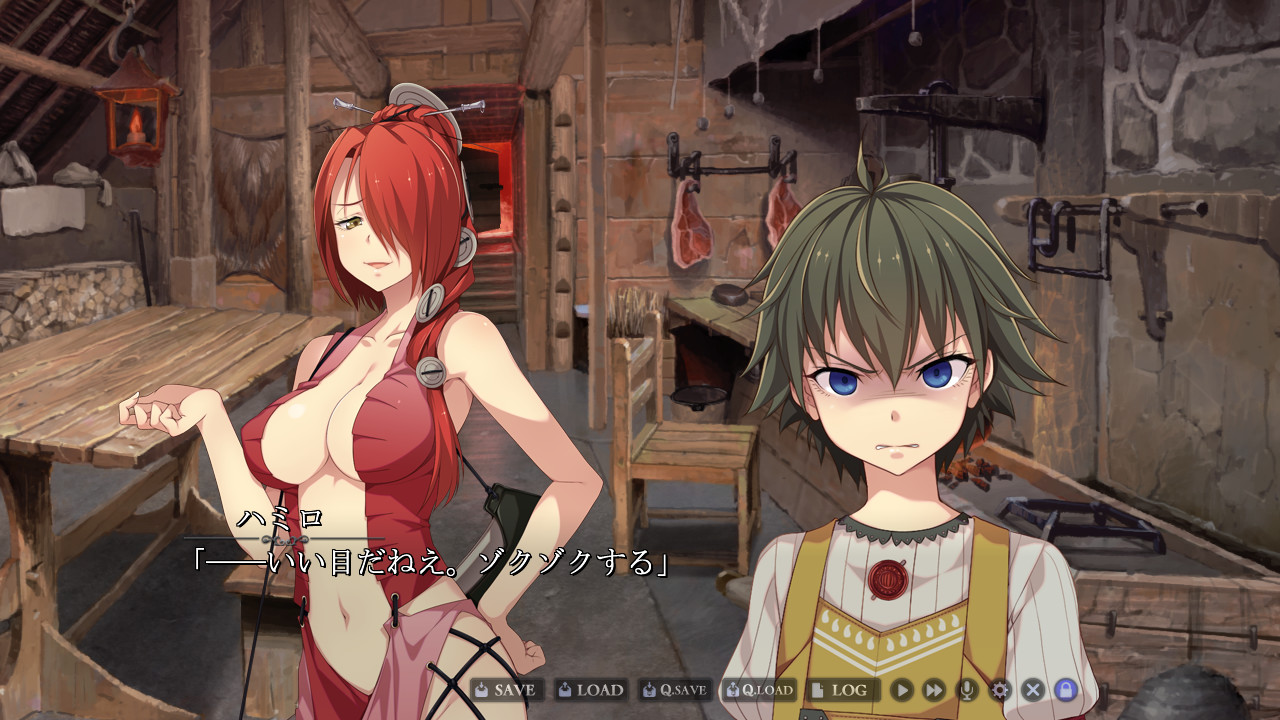1280x720 pixels.
Task: Hide the text window with the X icon
Action: (x=1033, y=690)
